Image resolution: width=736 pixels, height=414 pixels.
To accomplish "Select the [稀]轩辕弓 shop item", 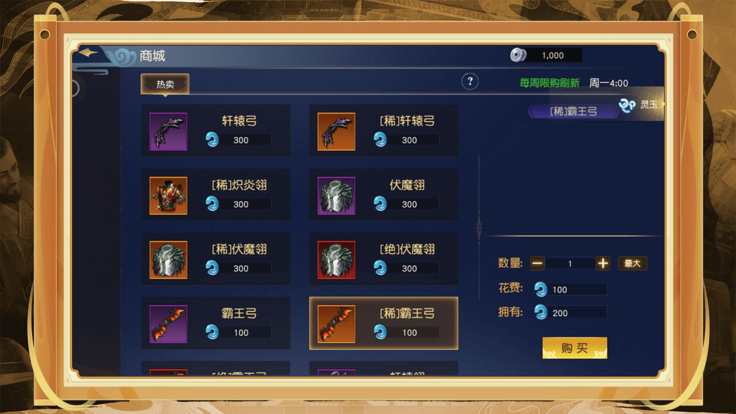I will click(x=383, y=130).
